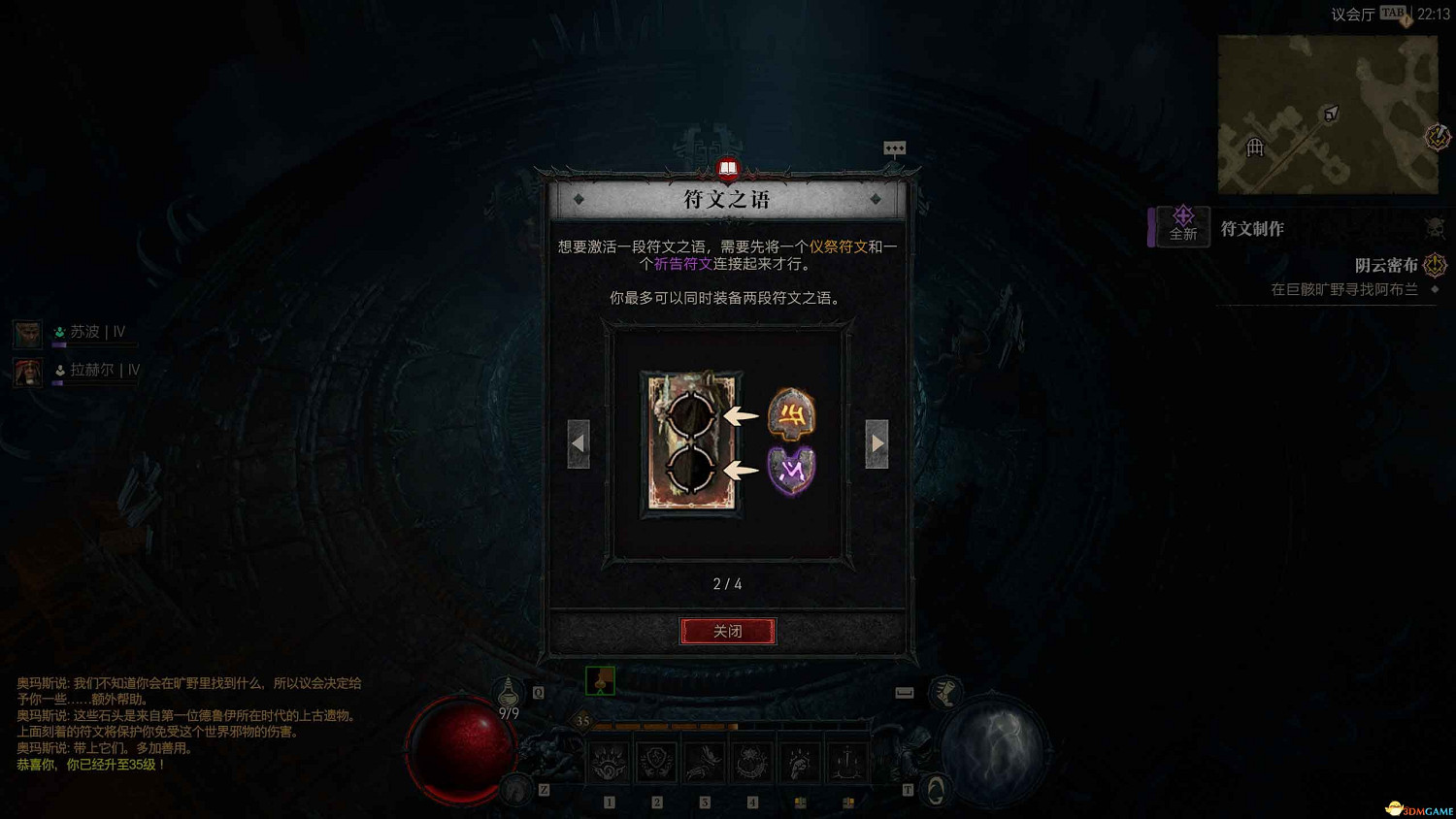This screenshot has width=1456, height=819.
Task: Click the skull icon on the quest tracker
Action: (x=1434, y=225)
